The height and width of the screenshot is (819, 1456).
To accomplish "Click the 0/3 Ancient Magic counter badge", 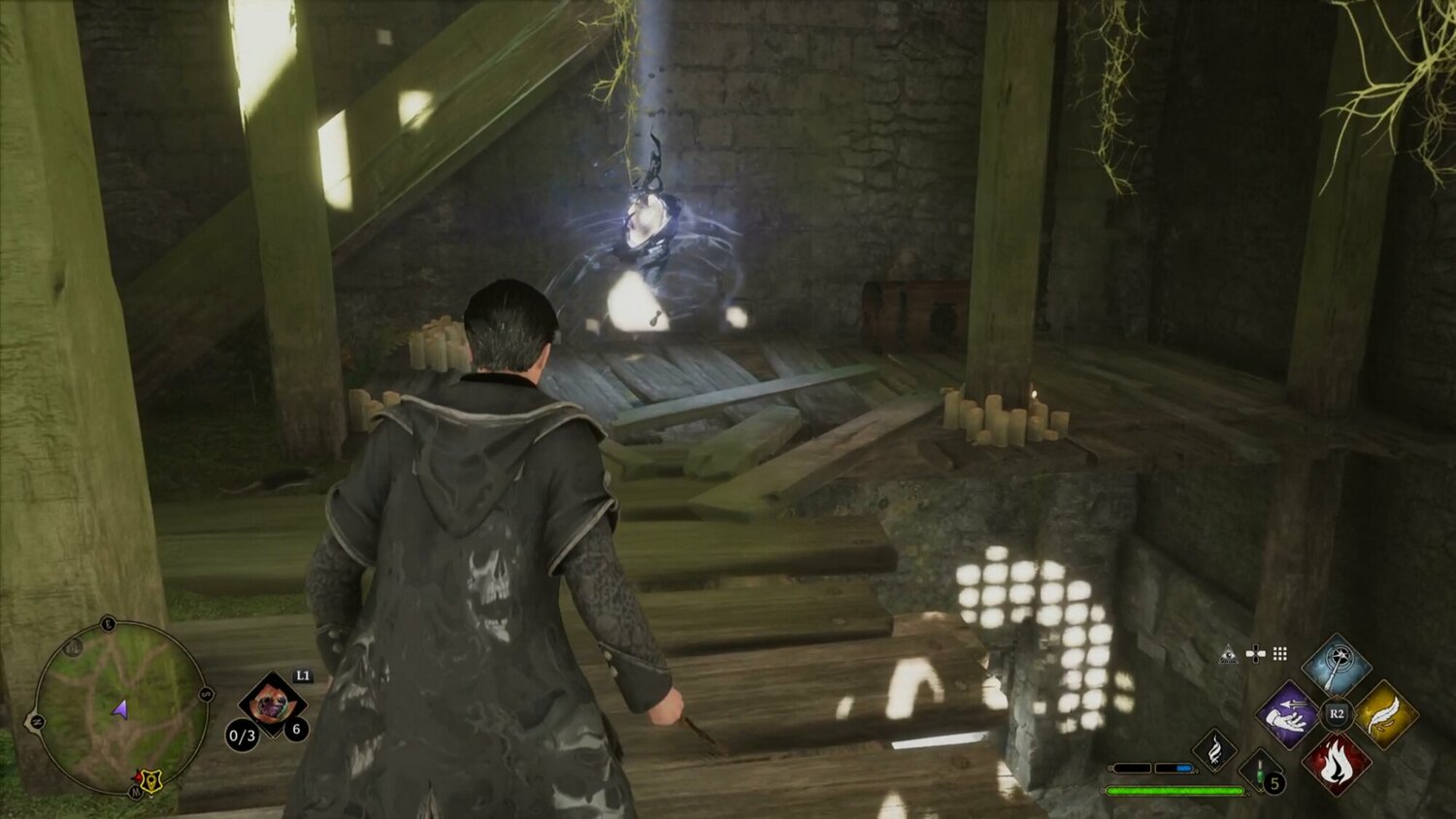I will click(242, 736).
